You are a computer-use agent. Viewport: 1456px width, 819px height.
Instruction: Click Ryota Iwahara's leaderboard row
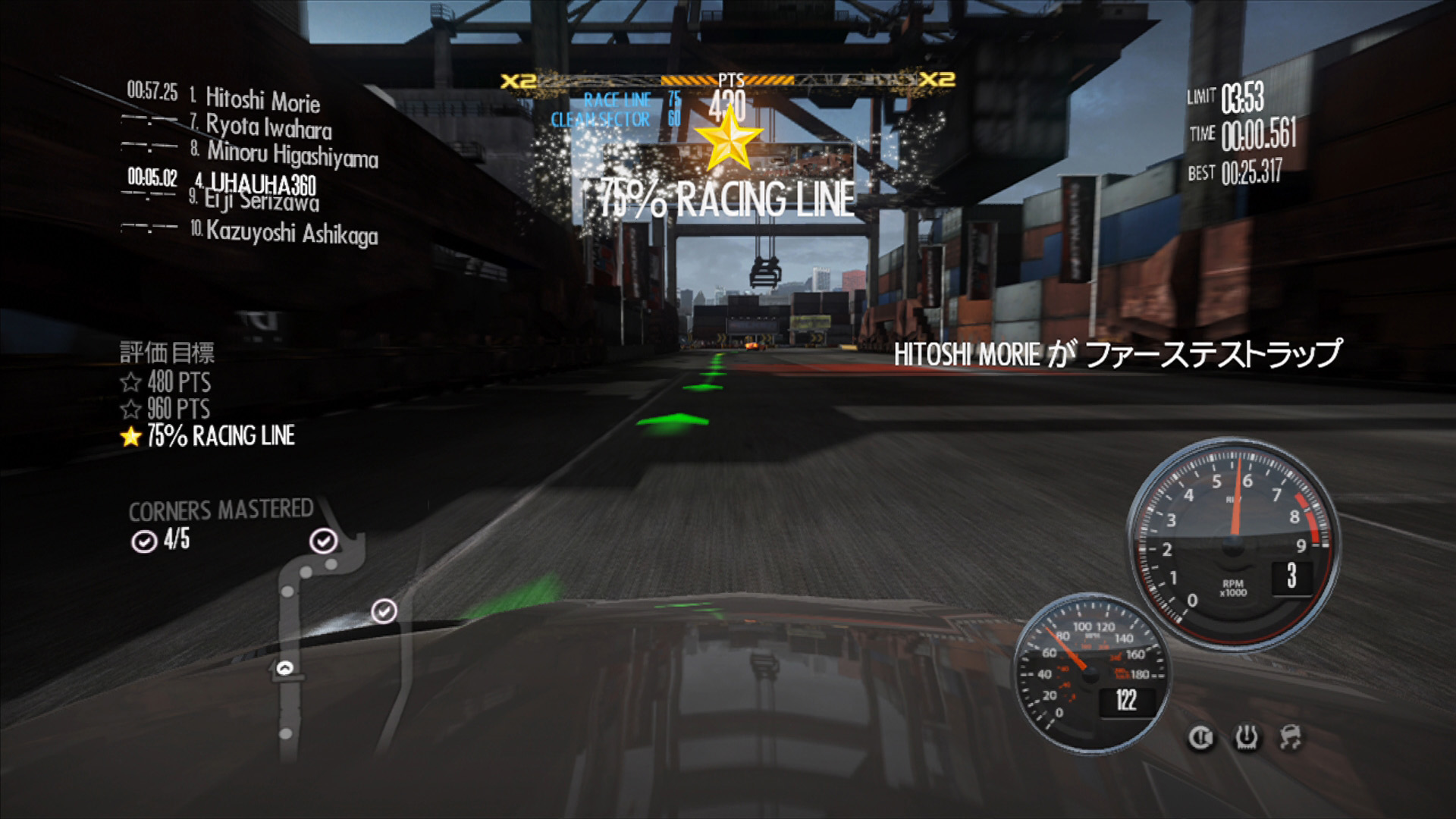point(268,126)
